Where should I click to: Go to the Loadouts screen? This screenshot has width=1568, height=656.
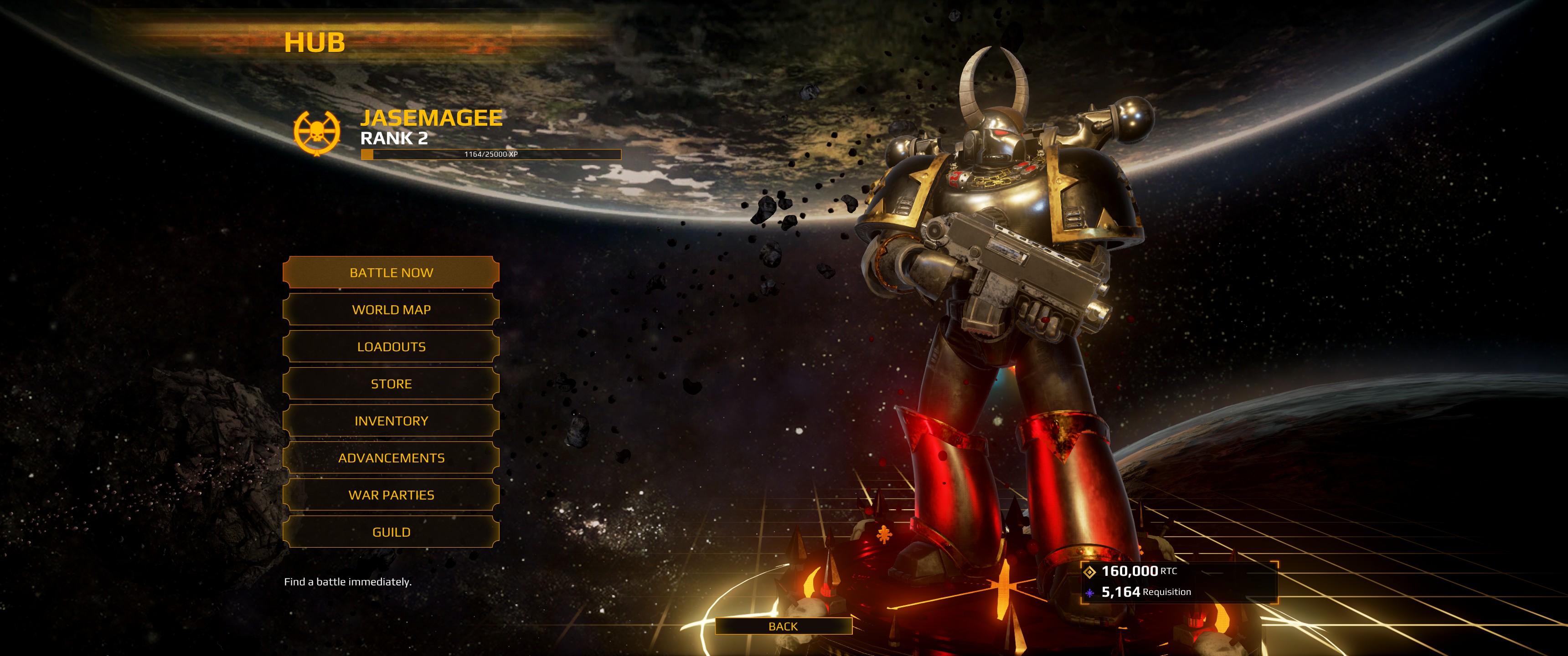point(391,347)
